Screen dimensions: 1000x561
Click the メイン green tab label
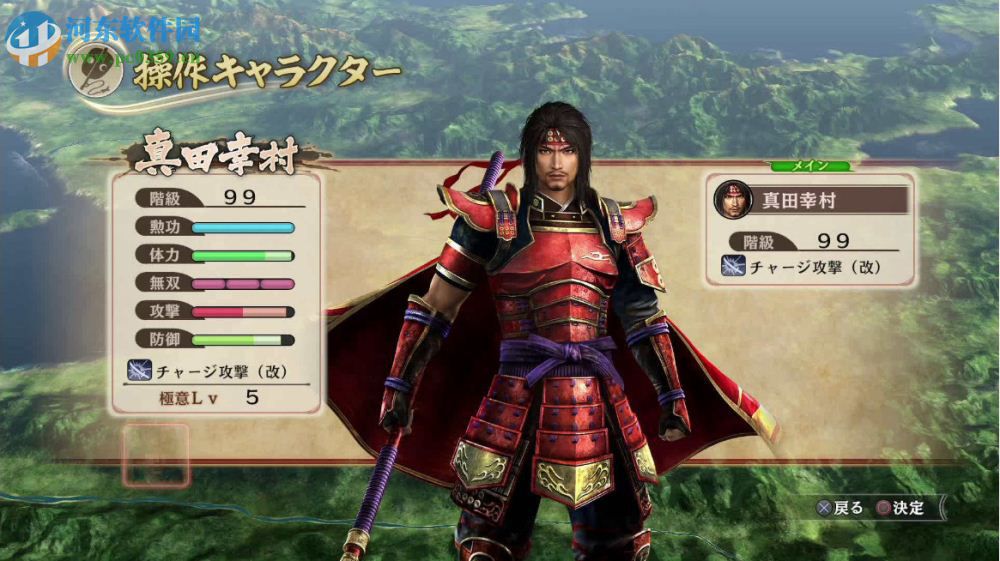(x=810, y=166)
